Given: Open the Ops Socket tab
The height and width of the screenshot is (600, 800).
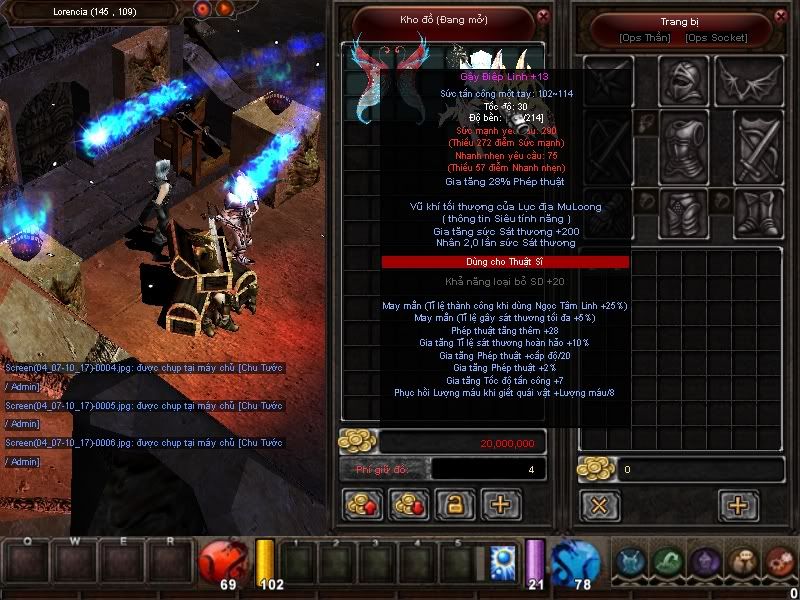Looking at the screenshot, I should [715, 38].
